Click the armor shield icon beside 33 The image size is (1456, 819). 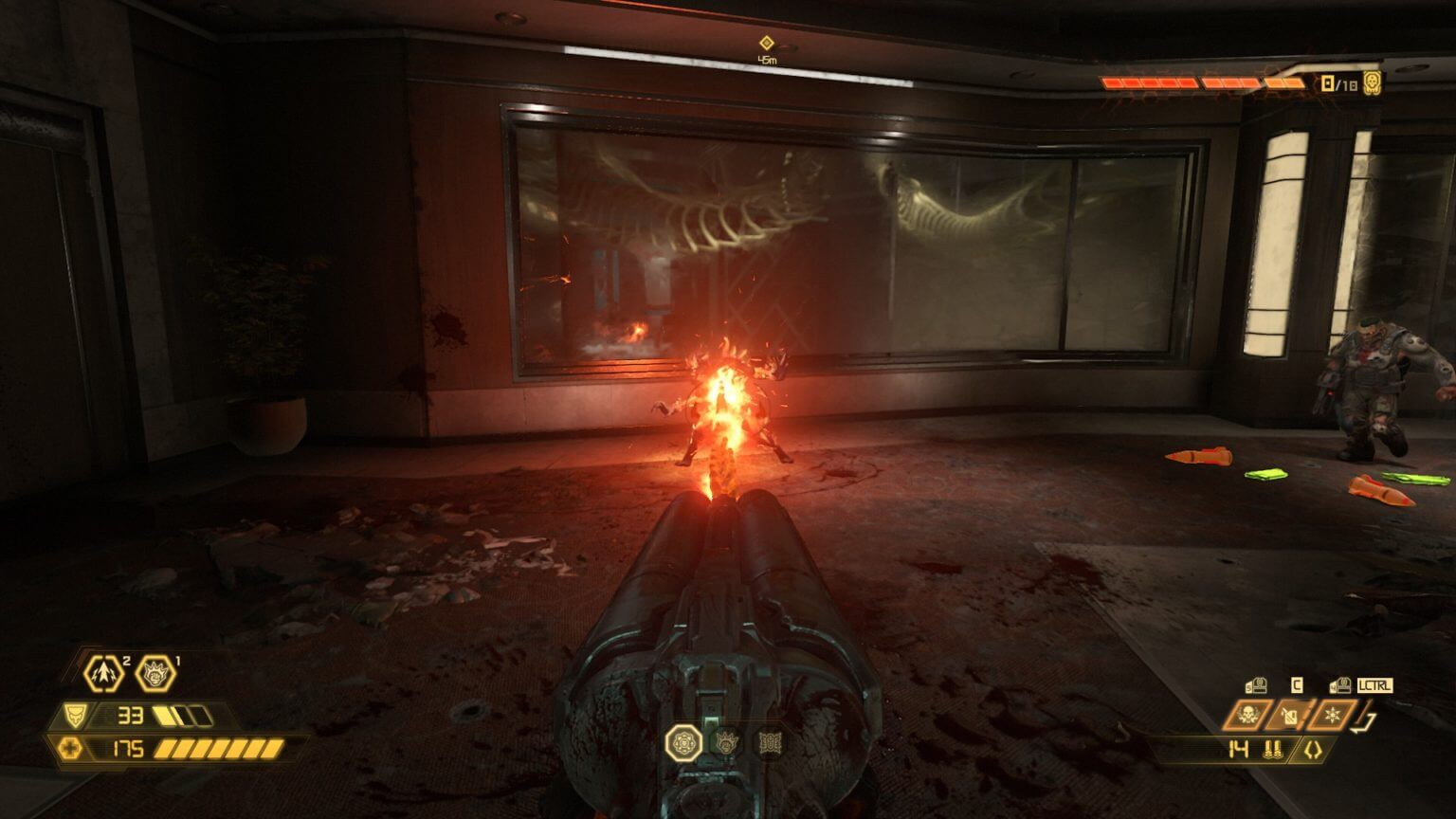pyautogui.click(x=76, y=715)
